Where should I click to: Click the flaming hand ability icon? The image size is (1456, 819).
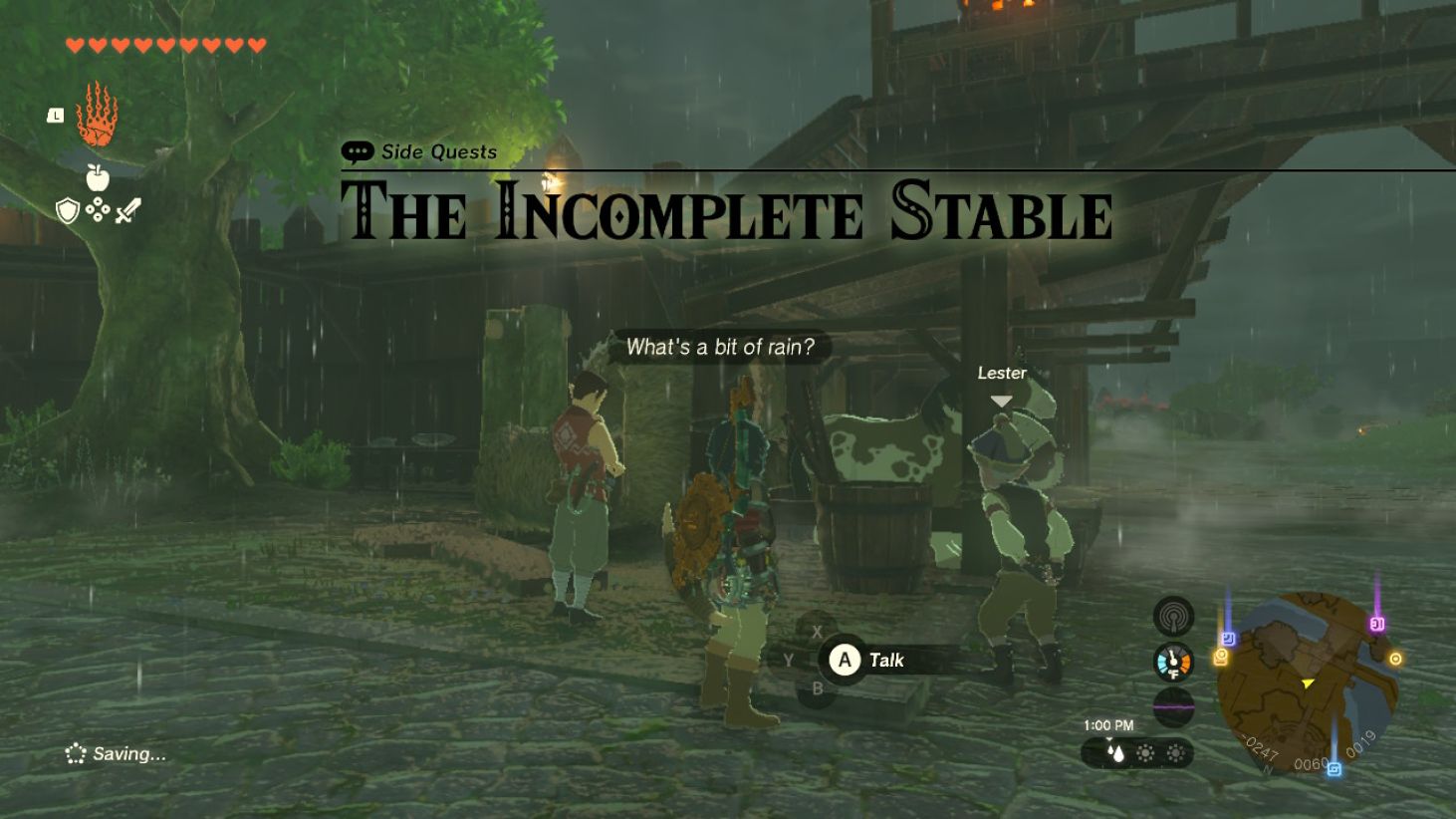96,118
